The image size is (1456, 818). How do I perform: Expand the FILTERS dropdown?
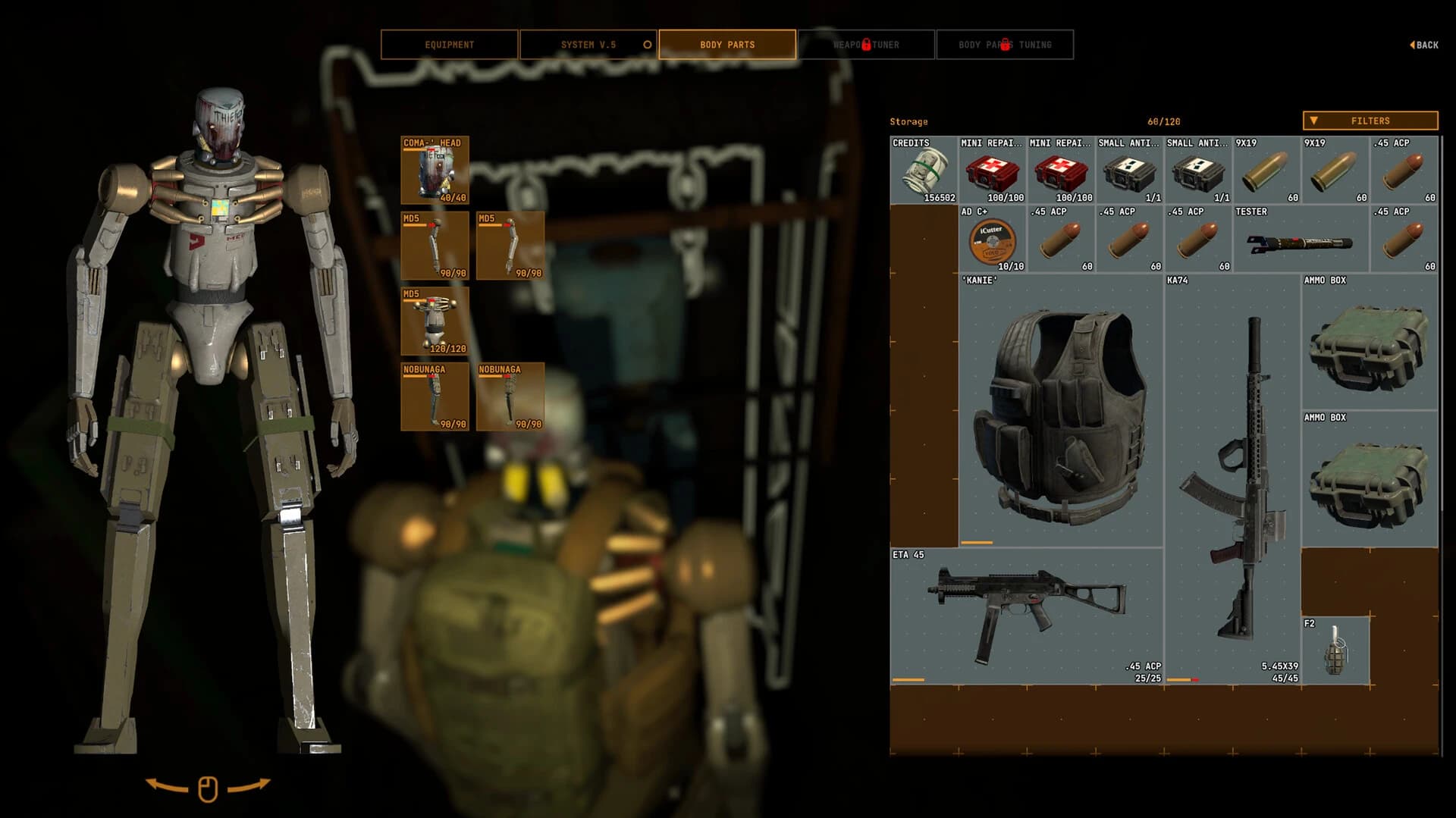[1369, 121]
